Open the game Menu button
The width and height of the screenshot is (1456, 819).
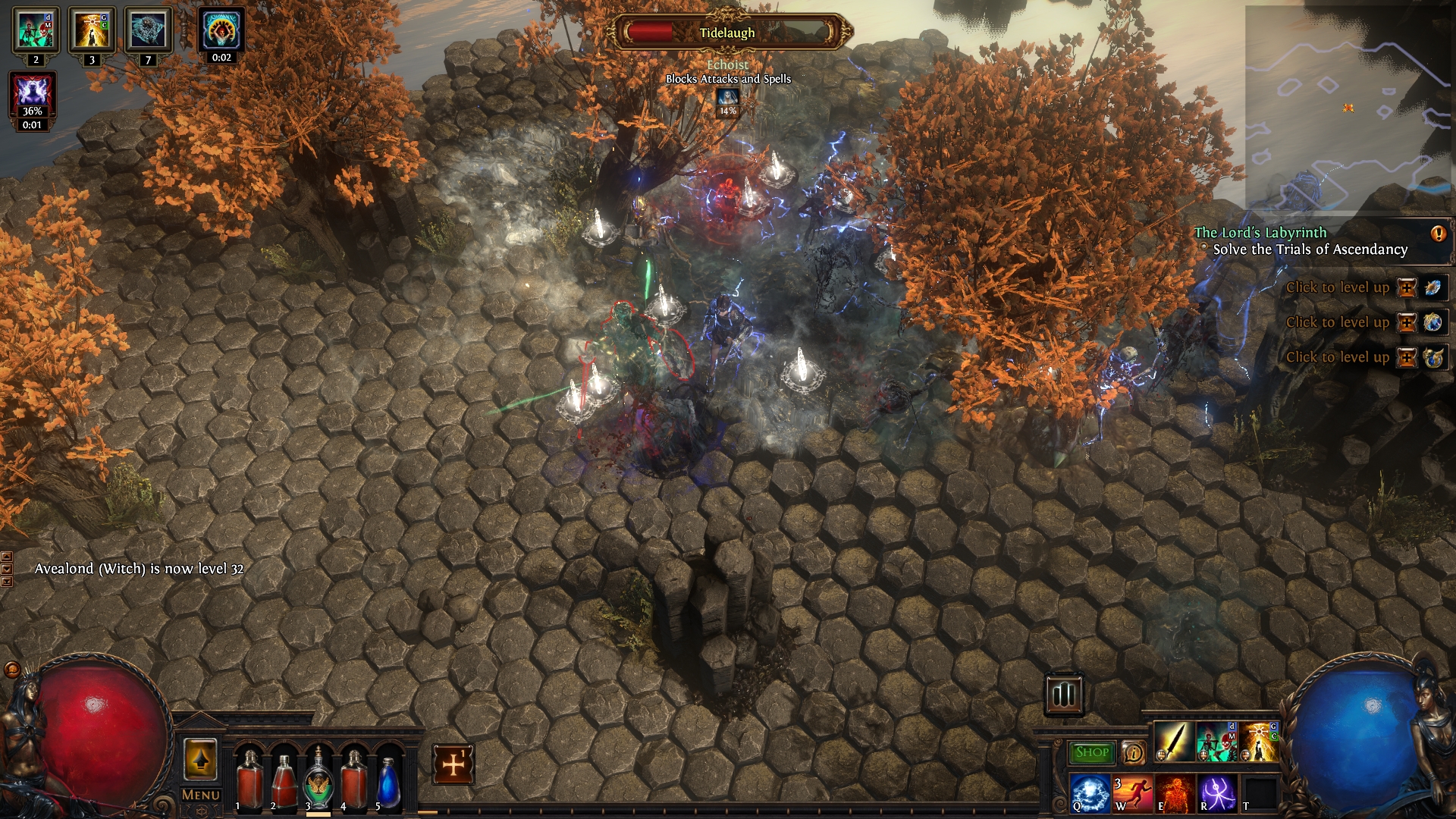201,795
